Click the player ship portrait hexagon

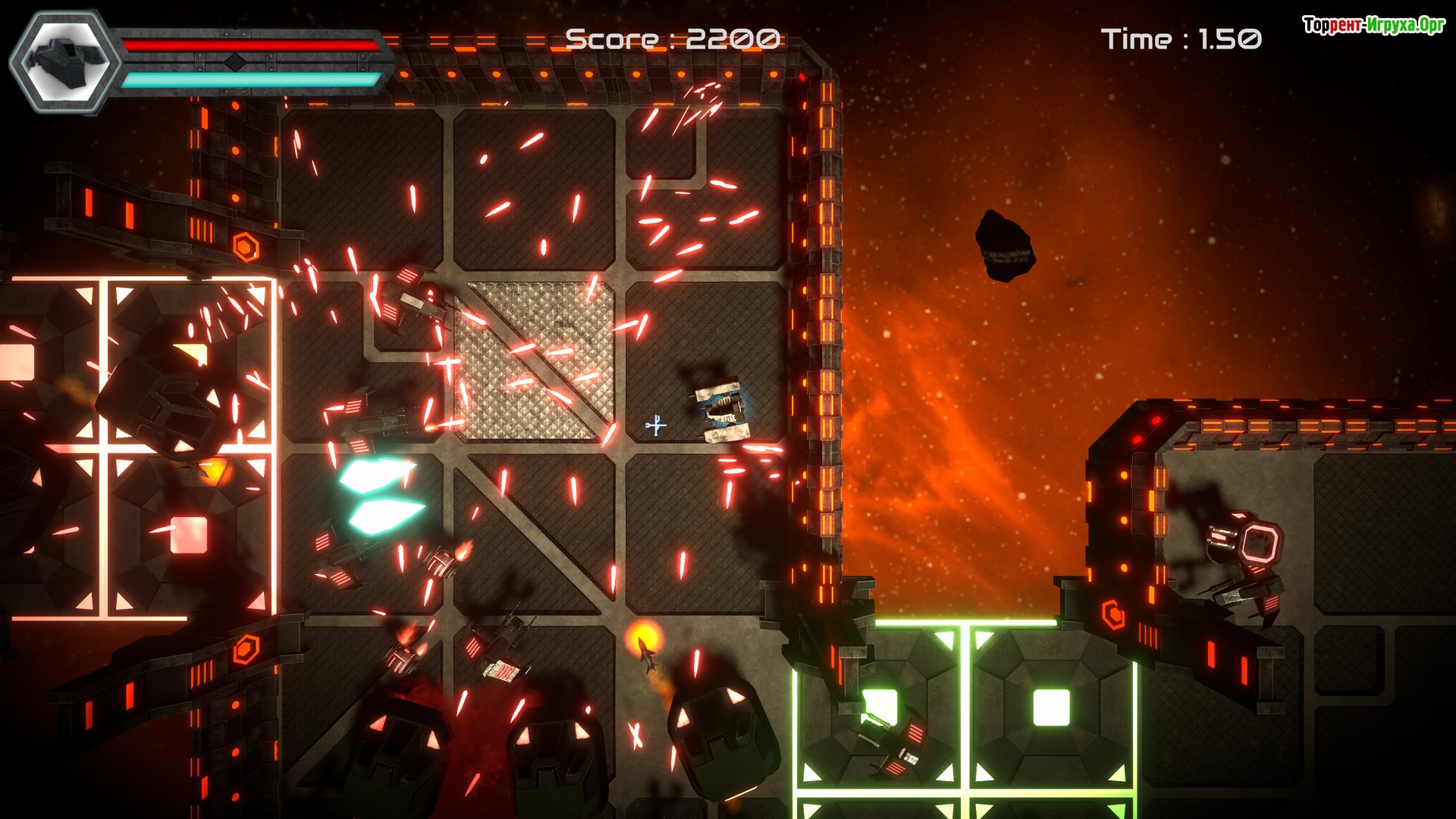[66, 62]
